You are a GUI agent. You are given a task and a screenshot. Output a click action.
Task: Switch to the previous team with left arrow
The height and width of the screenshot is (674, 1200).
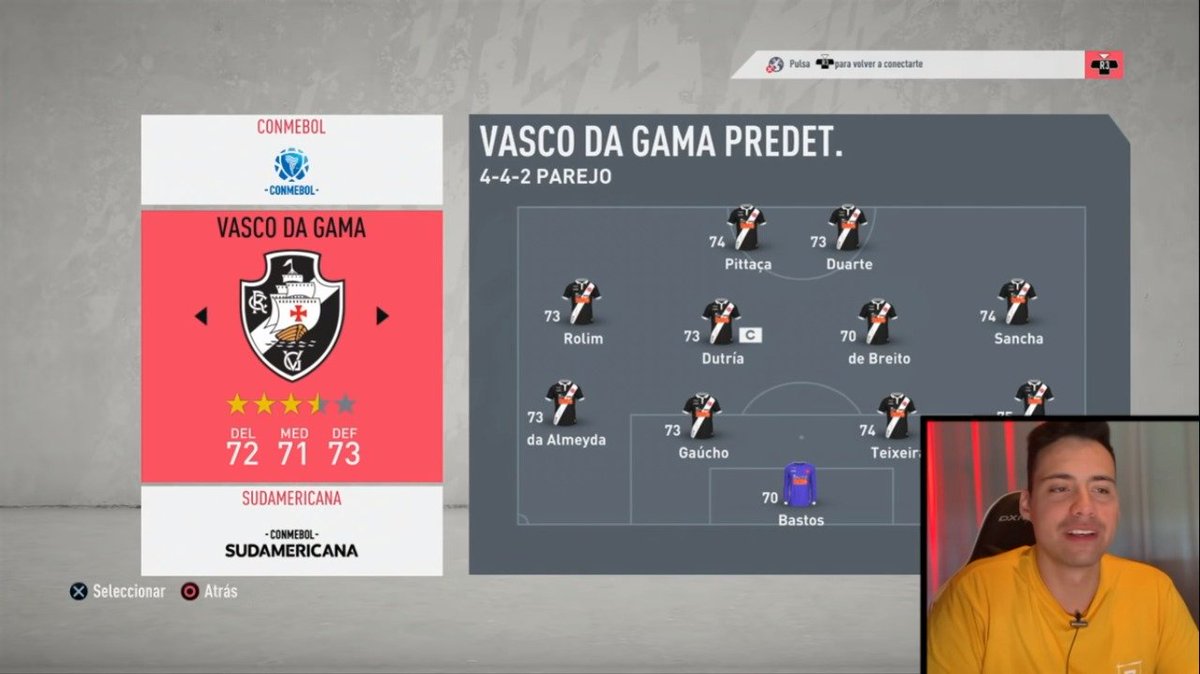[x=201, y=317]
